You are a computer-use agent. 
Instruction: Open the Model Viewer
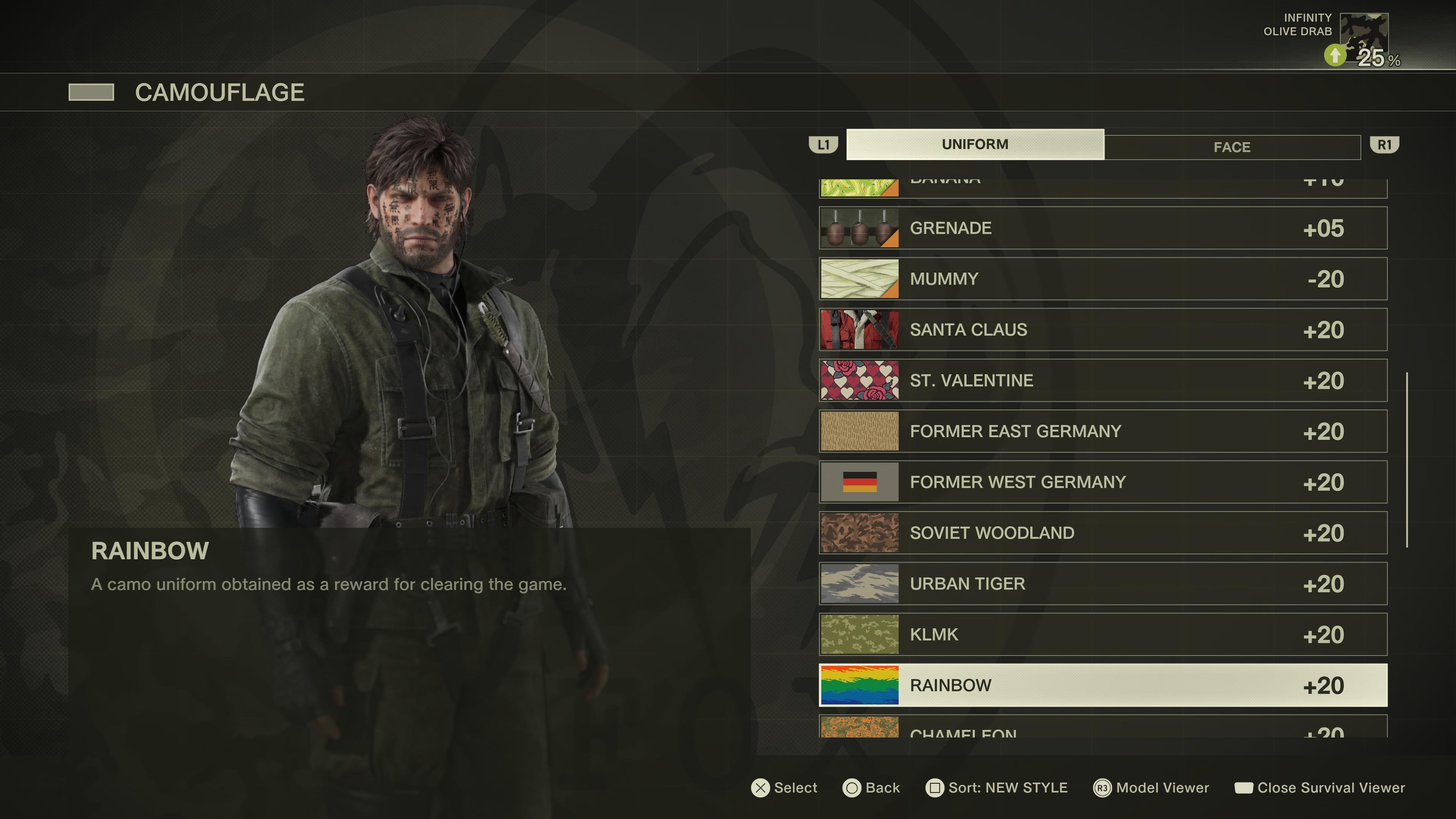point(1152,788)
